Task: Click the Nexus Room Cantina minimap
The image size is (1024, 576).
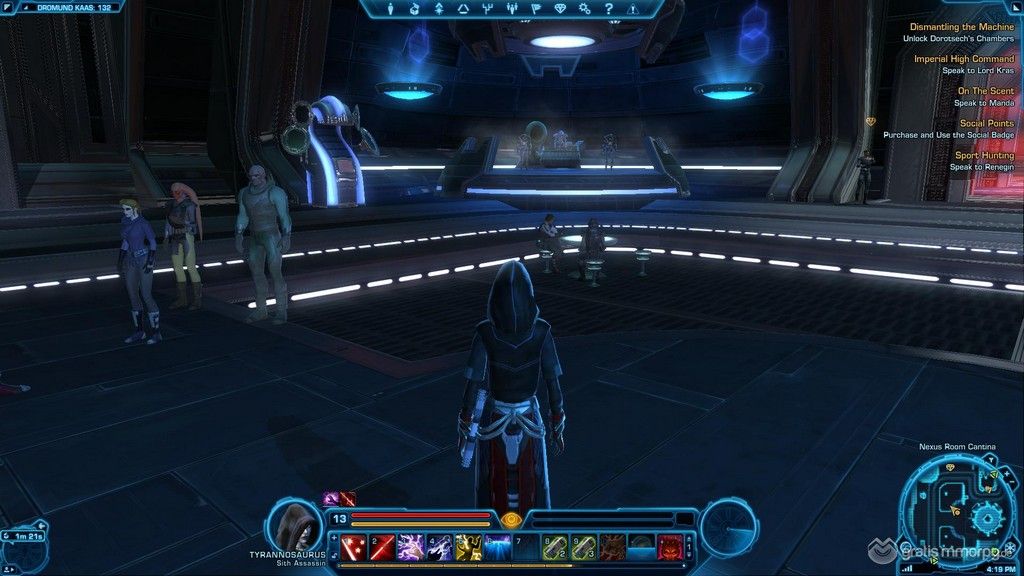Action: coord(958,510)
